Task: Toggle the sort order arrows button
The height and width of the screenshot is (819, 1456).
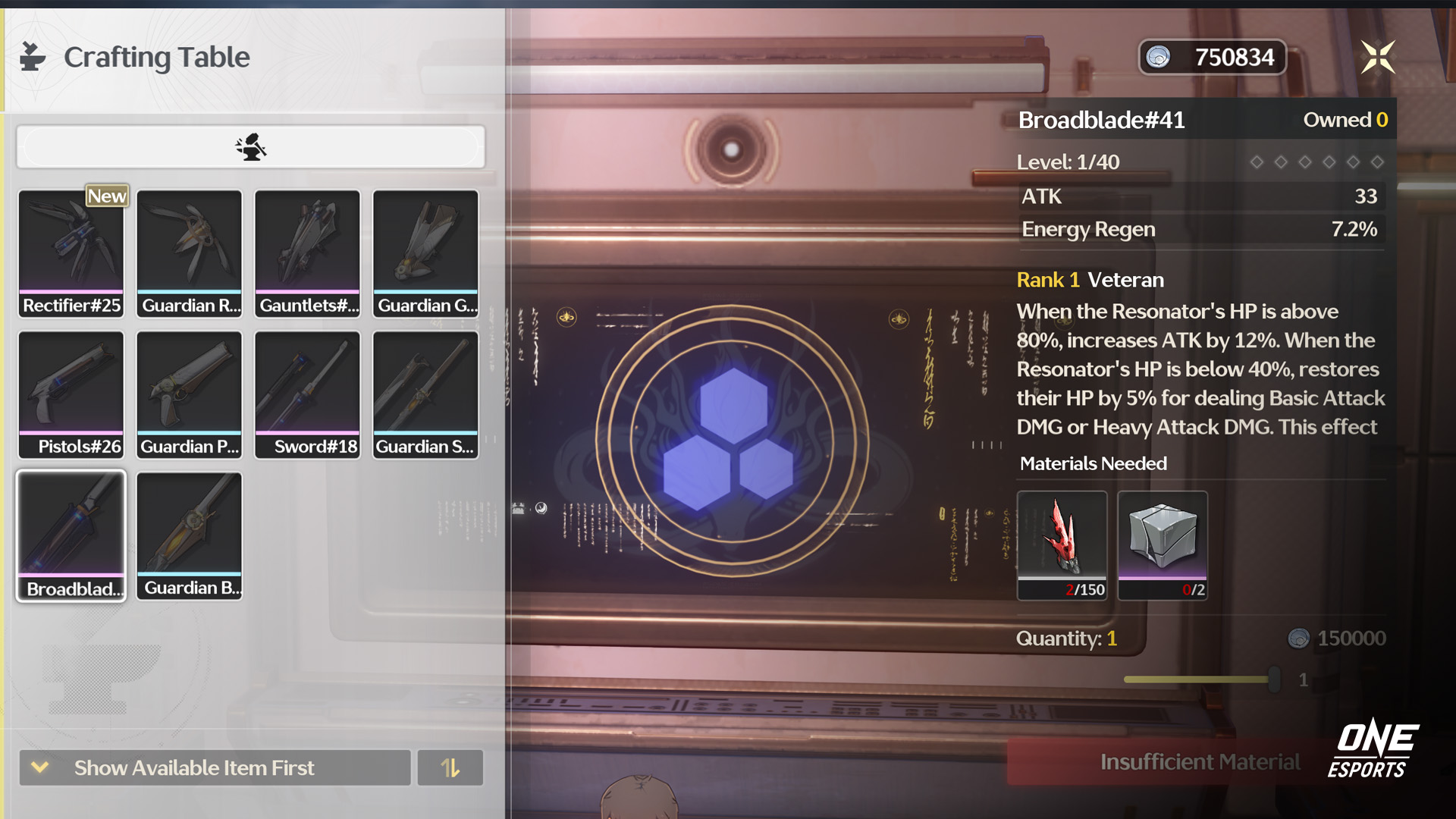Action: pyautogui.click(x=450, y=767)
